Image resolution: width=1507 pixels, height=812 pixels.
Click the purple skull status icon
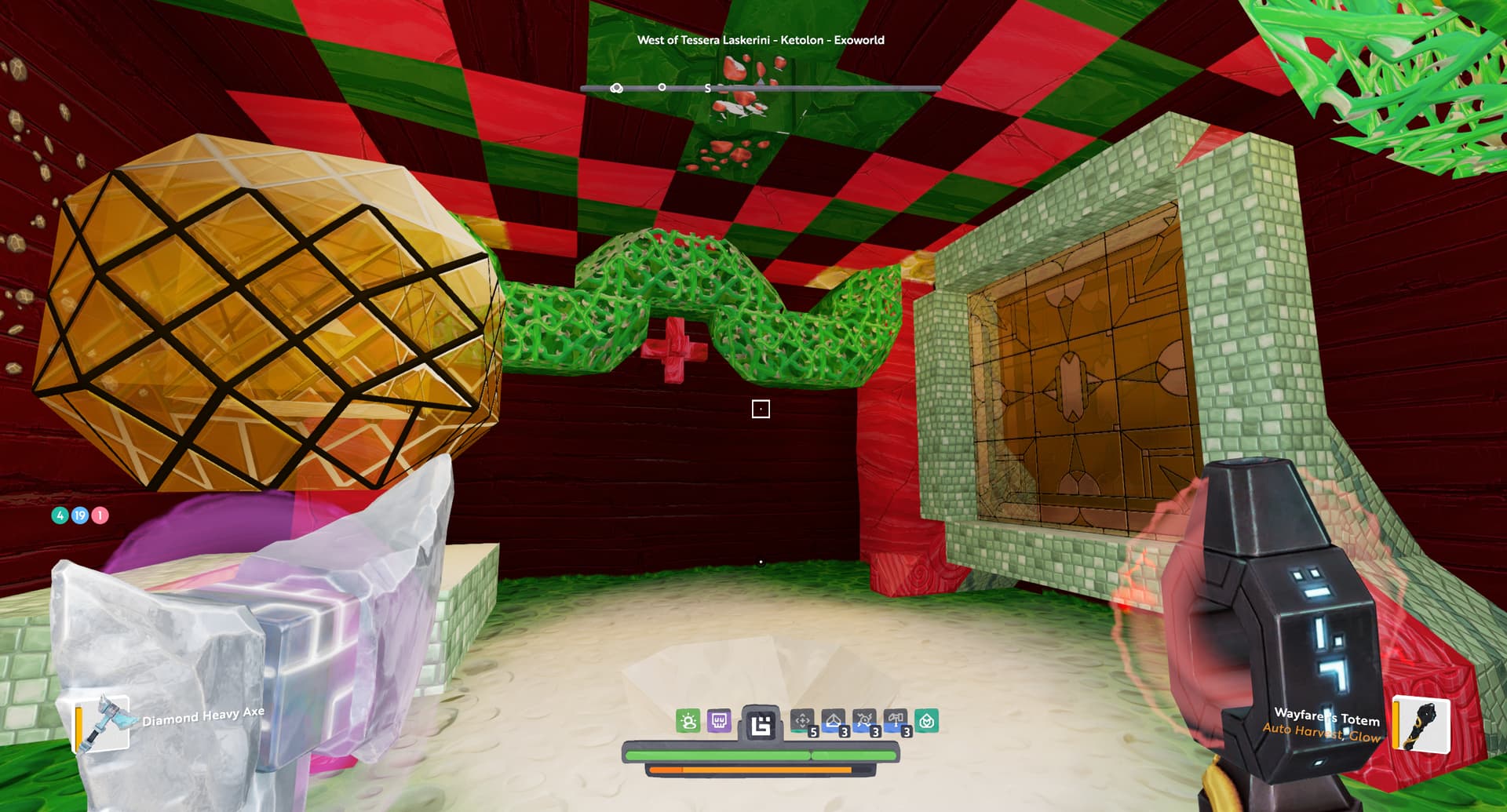(x=719, y=721)
